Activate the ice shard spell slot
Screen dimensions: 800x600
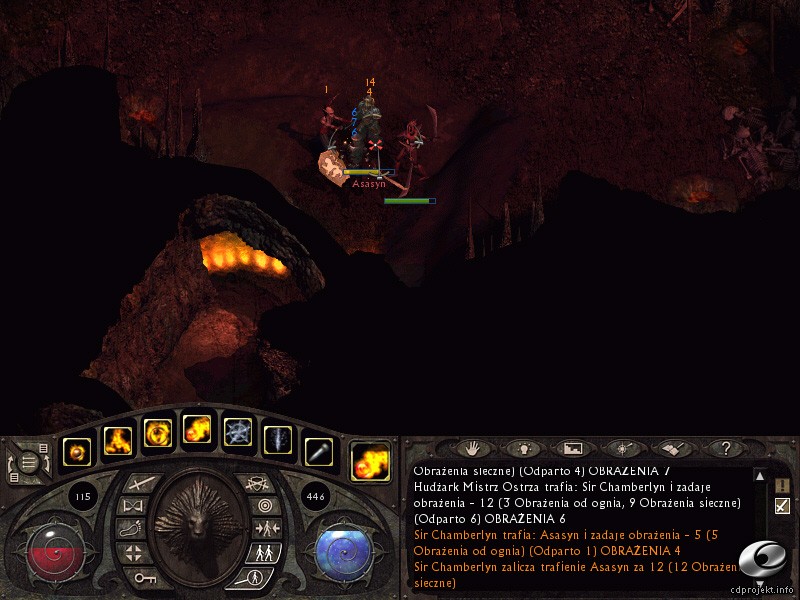[x=278, y=438]
